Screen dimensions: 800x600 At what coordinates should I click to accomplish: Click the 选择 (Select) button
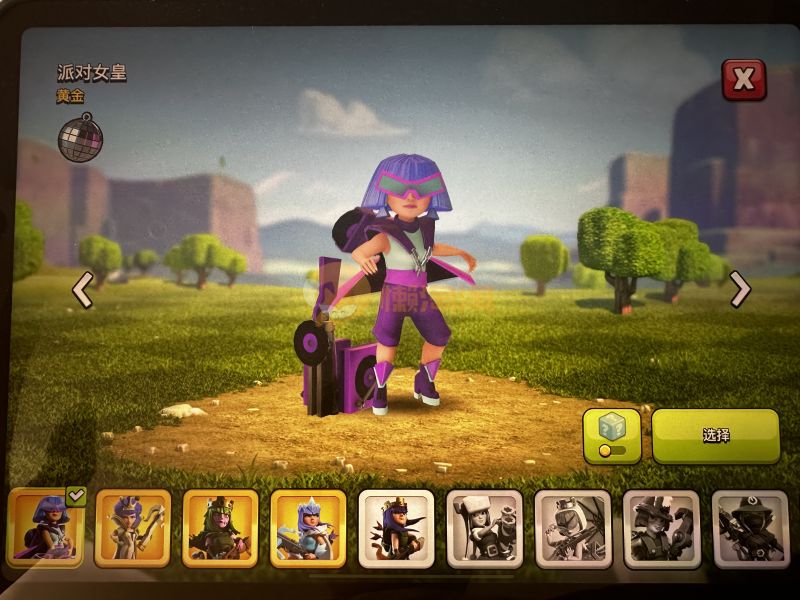pos(715,436)
